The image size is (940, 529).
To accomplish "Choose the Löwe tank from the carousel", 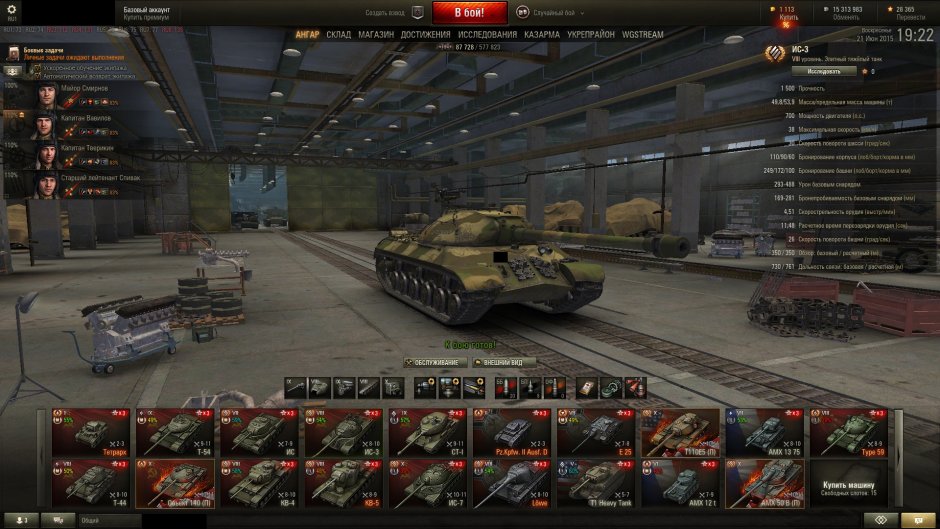I will [511, 484].
